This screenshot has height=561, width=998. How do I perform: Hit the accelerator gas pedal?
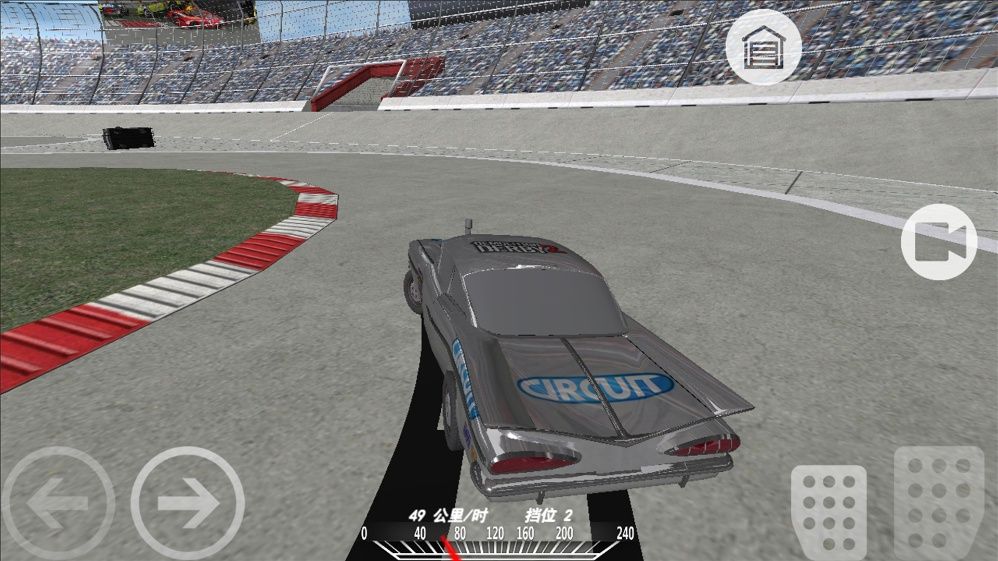coord(938,502)
